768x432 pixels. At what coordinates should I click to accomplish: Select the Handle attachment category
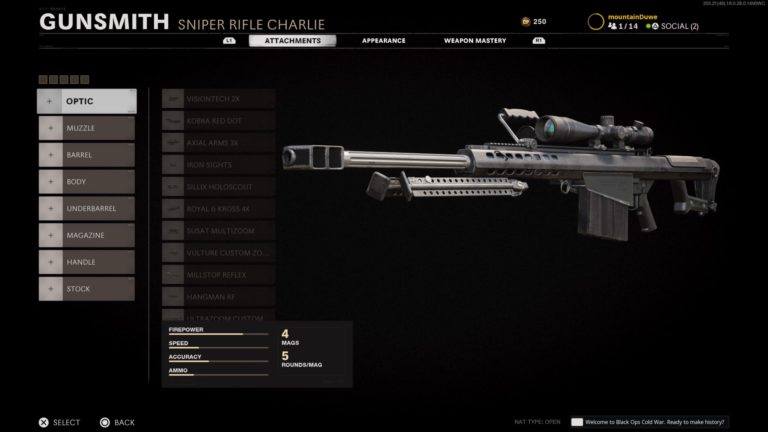86,262
